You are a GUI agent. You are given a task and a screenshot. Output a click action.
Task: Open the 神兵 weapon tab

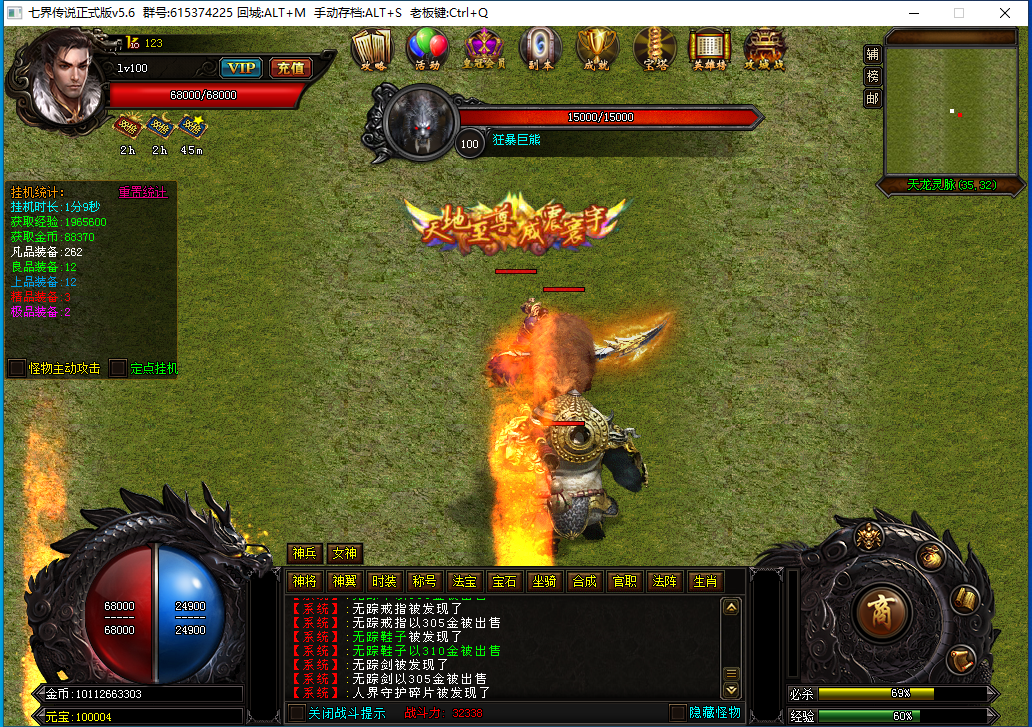[x=305, y=554]
